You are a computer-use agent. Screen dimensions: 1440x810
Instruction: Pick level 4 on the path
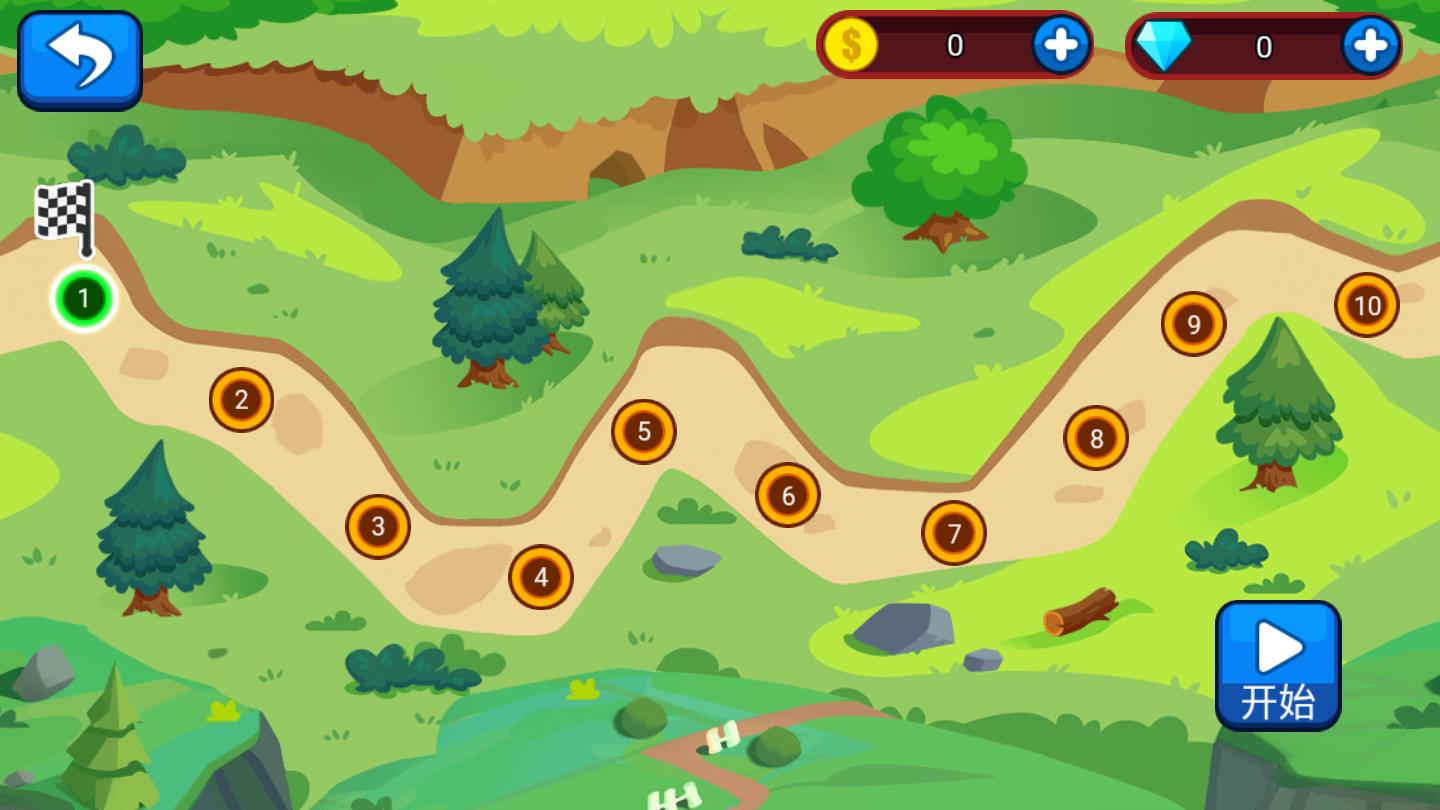click(x=541, y=577)
